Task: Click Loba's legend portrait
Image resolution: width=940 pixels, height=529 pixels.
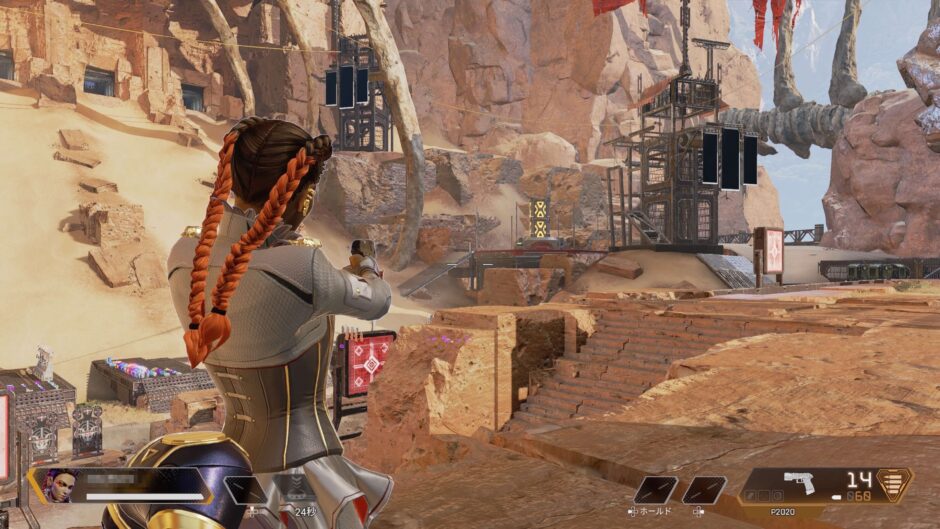Action: click(x=59, y=486)
